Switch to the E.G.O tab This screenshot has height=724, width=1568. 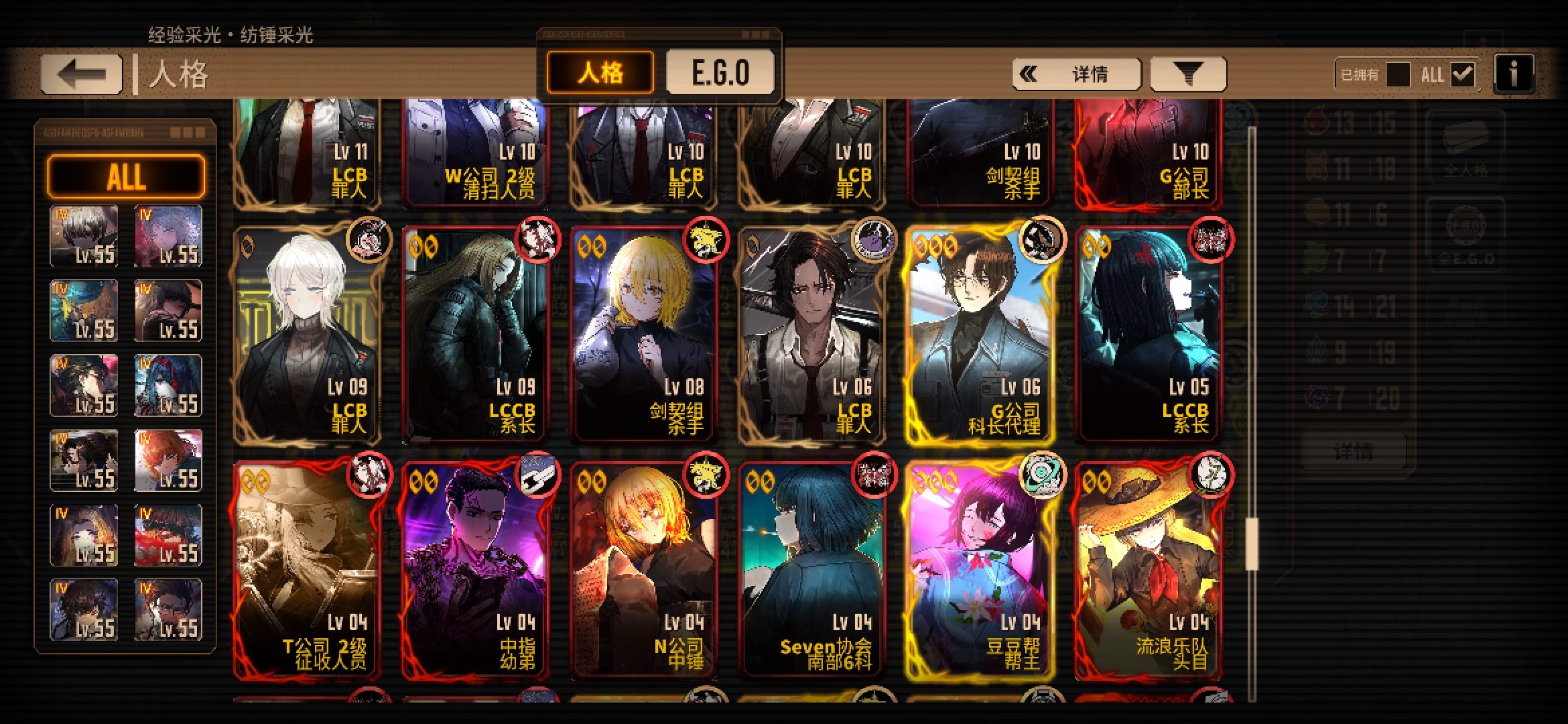[720, 72]
